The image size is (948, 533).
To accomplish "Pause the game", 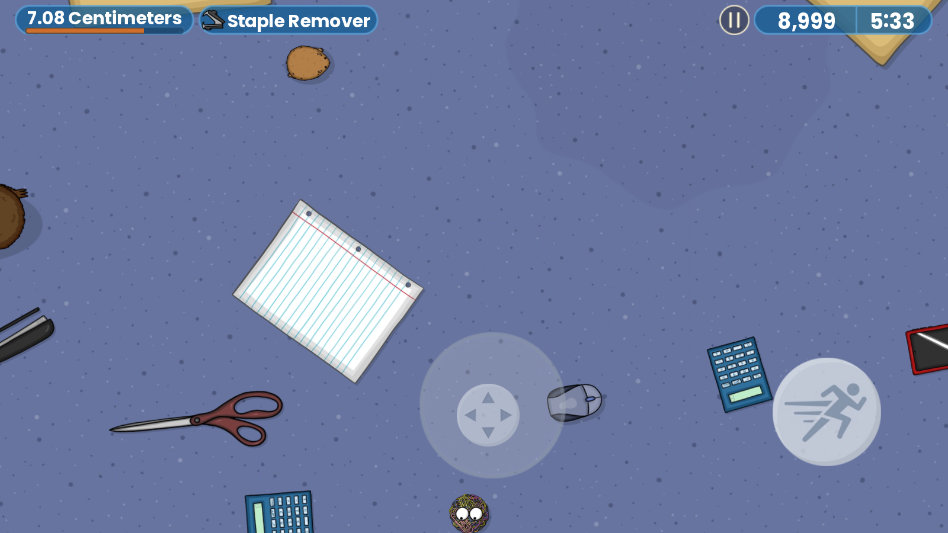I will coord(734,20).
